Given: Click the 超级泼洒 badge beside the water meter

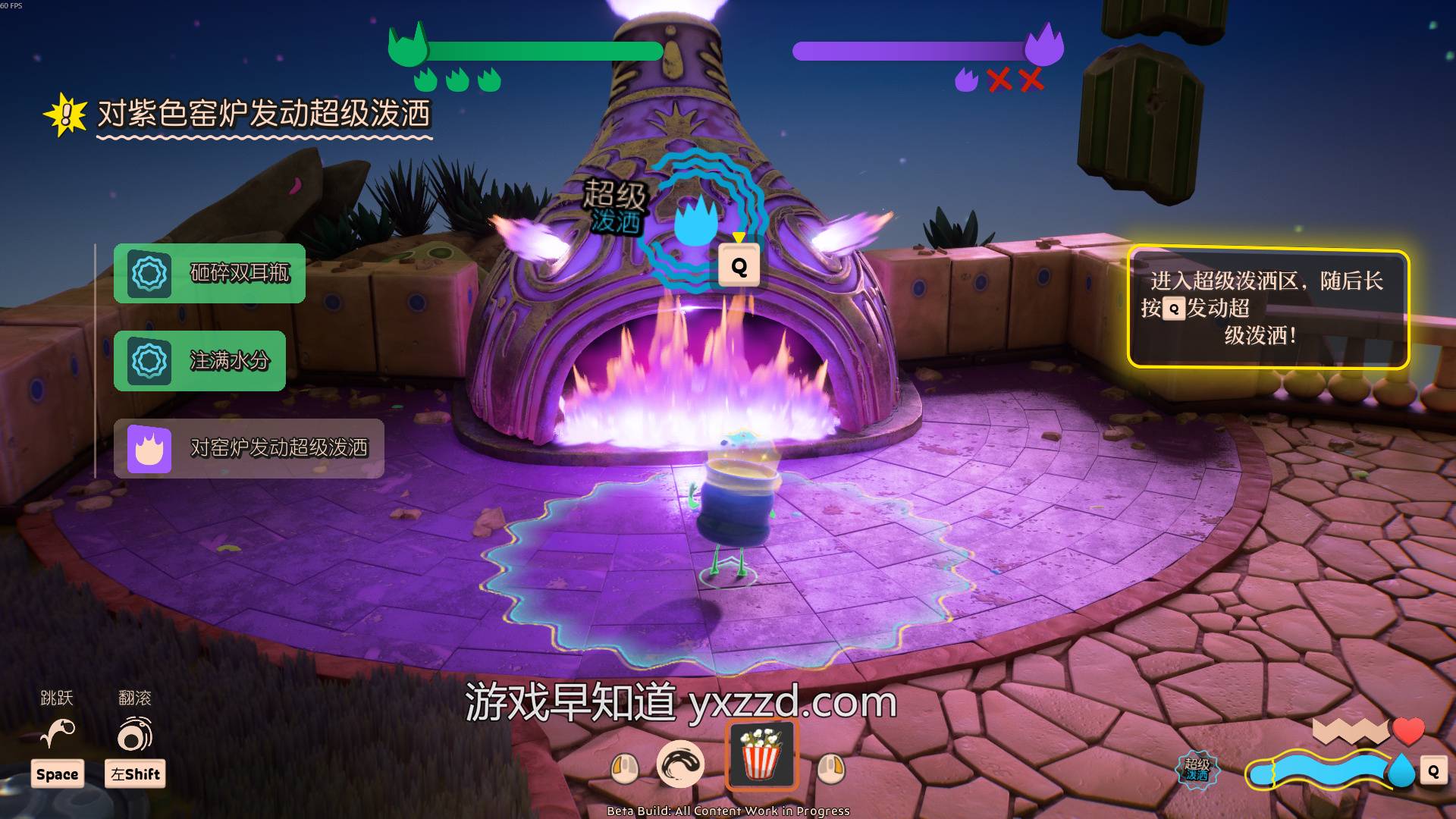Looking at the screenshot, I should click(1197, 769).
